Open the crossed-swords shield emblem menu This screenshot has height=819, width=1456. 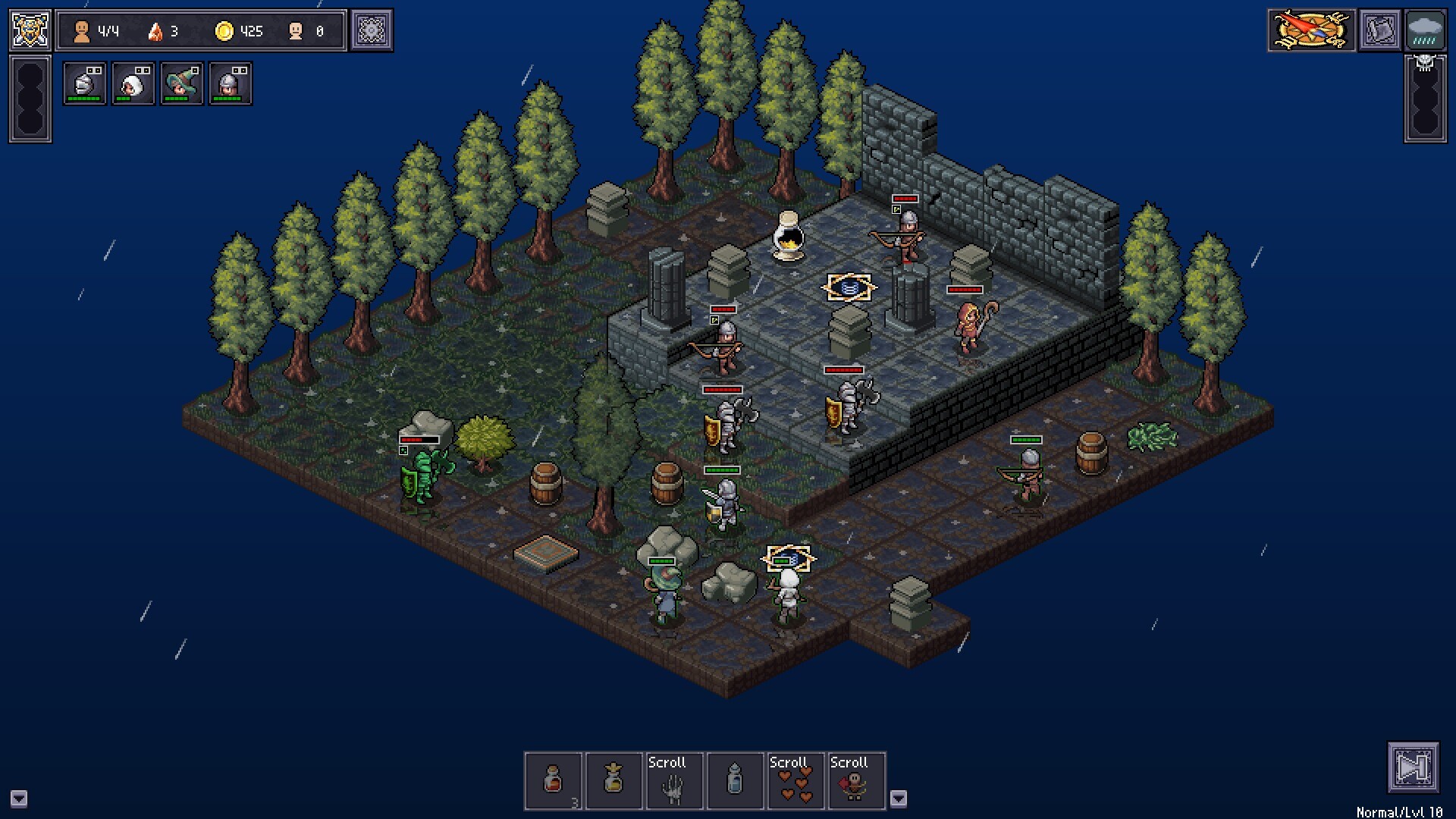click(x=30, y=30)
